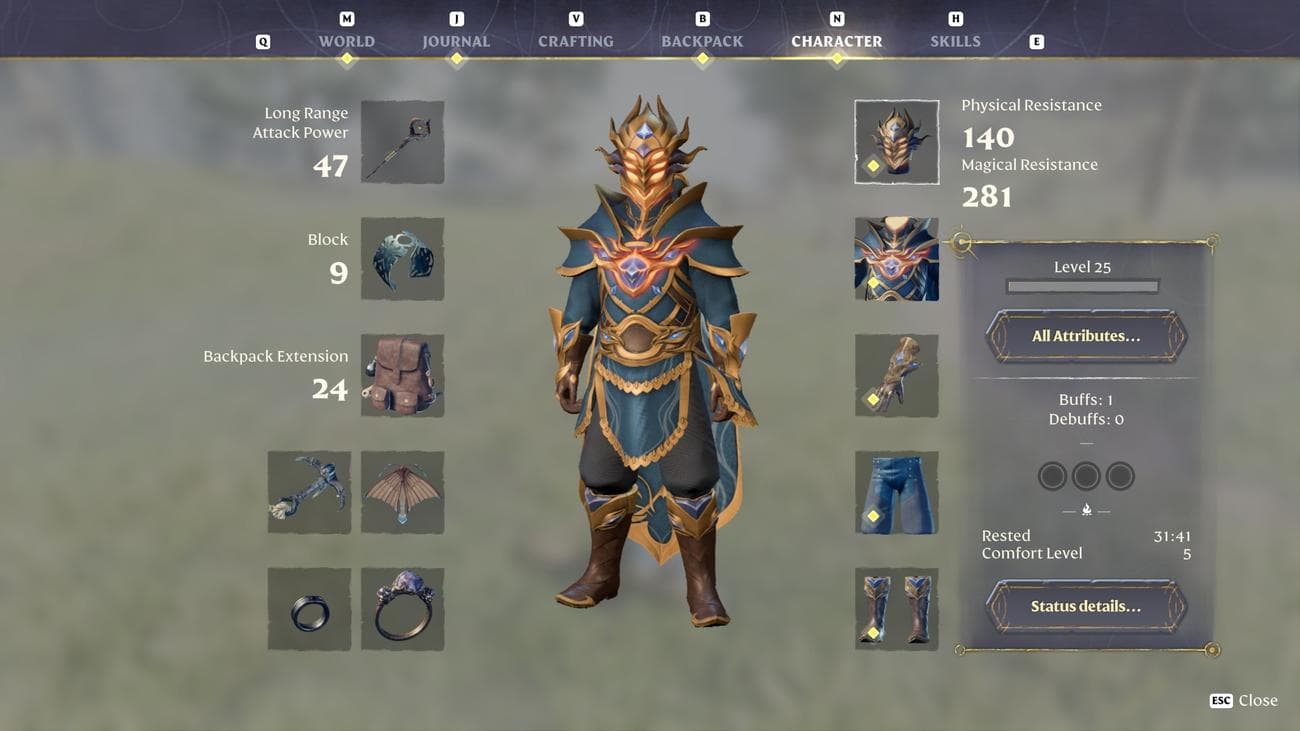Viewport: 1300px width, 731px height.
Task: Open All Attributes
Action: (1086, 336)
